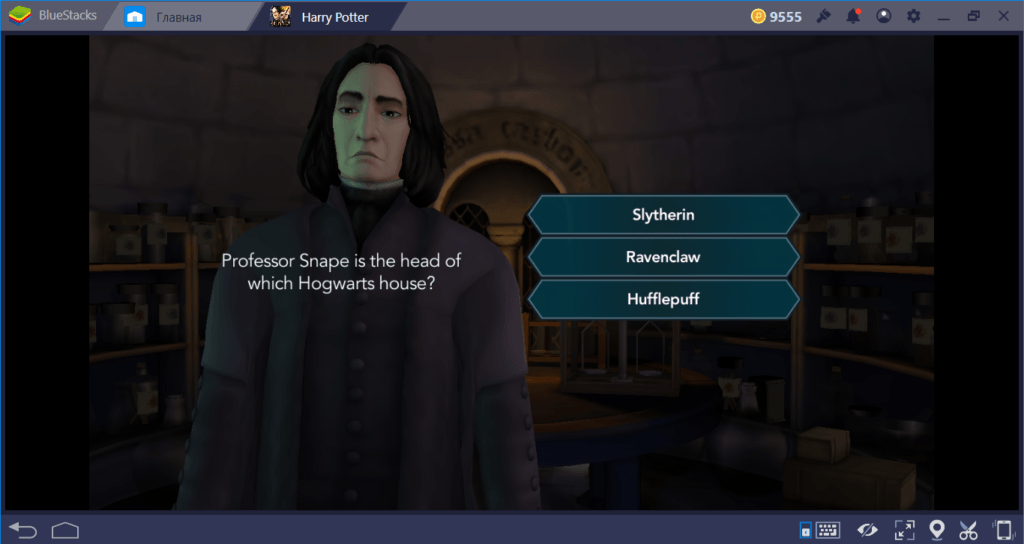Image resolution: width=1024 pixels, height=544 pixels.
Task: Pick the Hufflepuff answer option
Action: pyautogui.click(x=663, y=299)
